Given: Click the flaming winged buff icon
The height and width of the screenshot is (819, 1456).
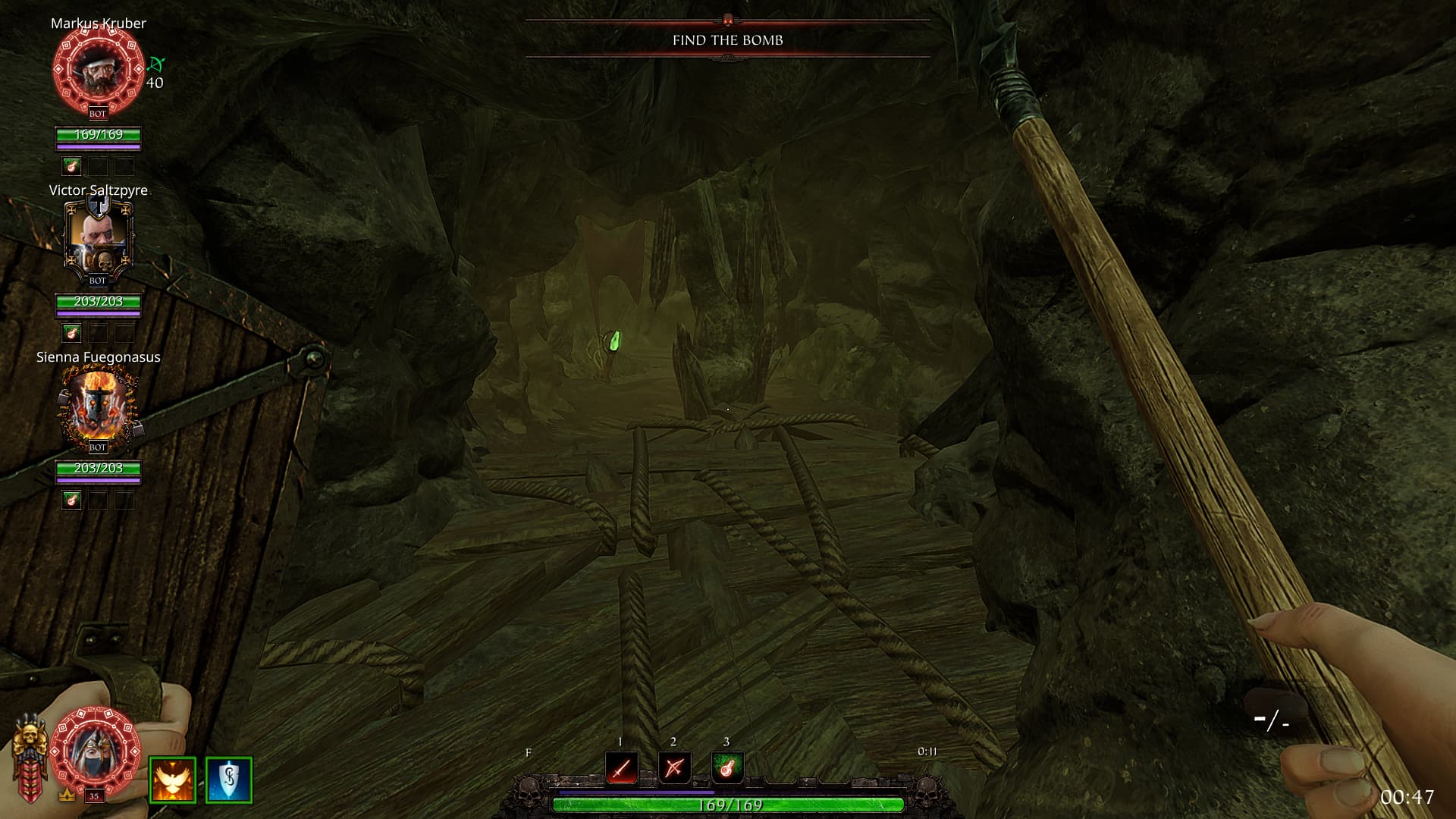Looking at the screenshot, I should point(172,780).
